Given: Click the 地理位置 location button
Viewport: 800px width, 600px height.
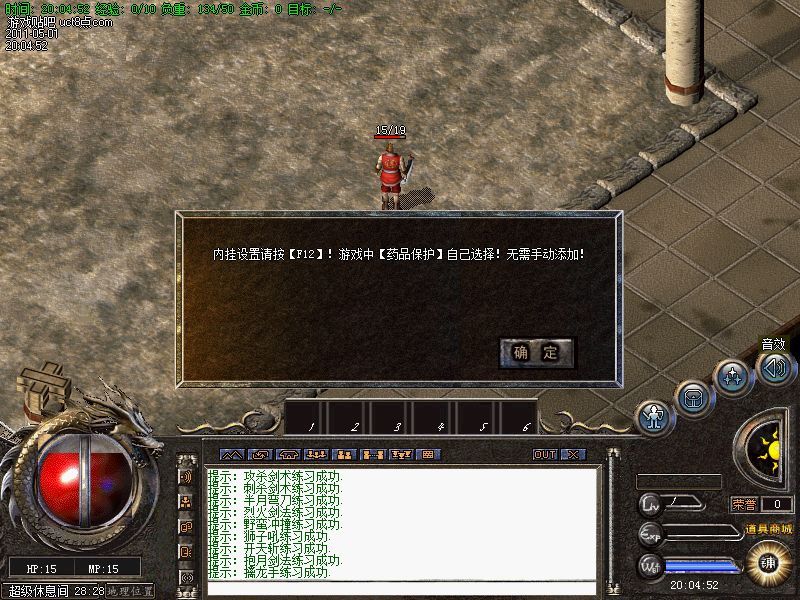Looking at the screenshot, I should point(130,592).
